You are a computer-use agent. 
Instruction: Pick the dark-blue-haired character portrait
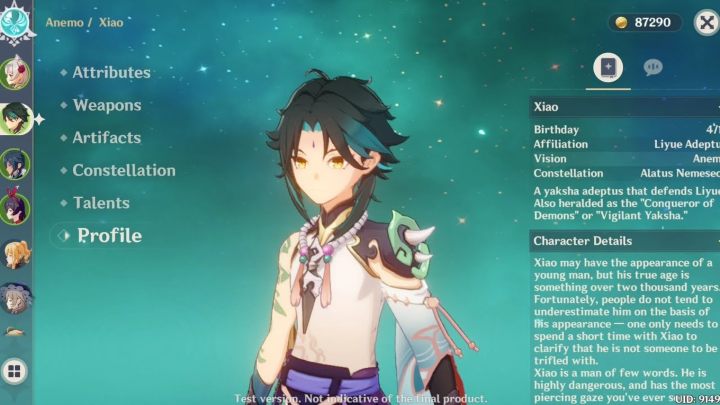pyautogui.click(x=15, y=163)
